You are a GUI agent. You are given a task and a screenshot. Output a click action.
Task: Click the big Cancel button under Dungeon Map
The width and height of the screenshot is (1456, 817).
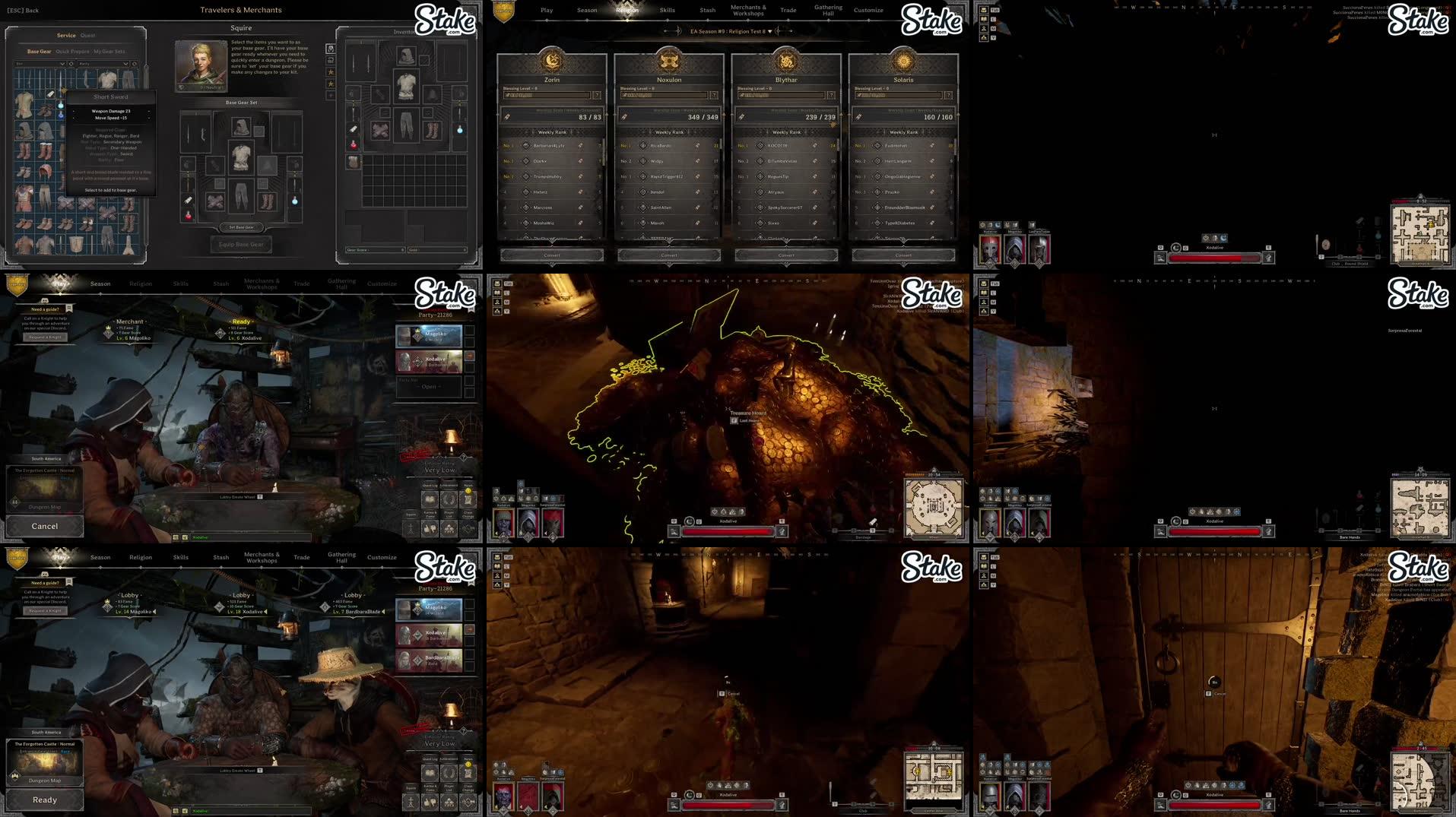(45, 526)
